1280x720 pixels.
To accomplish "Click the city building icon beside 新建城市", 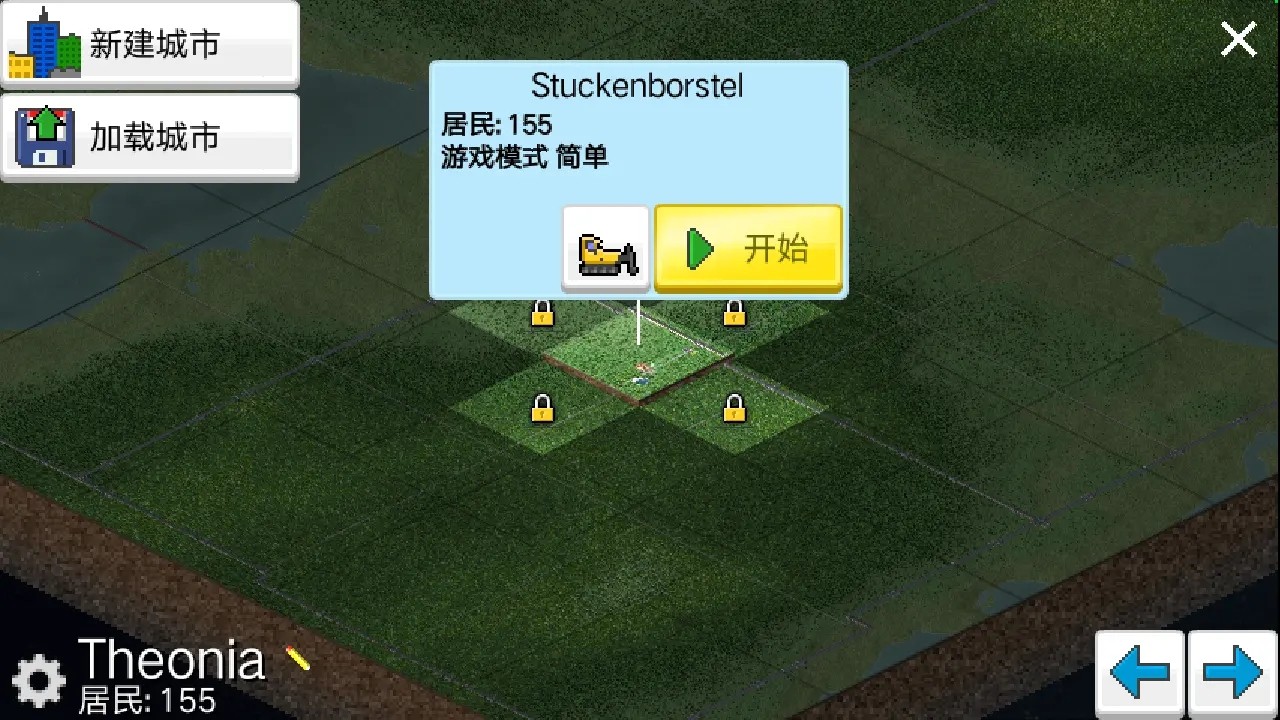I will (45, 42).
